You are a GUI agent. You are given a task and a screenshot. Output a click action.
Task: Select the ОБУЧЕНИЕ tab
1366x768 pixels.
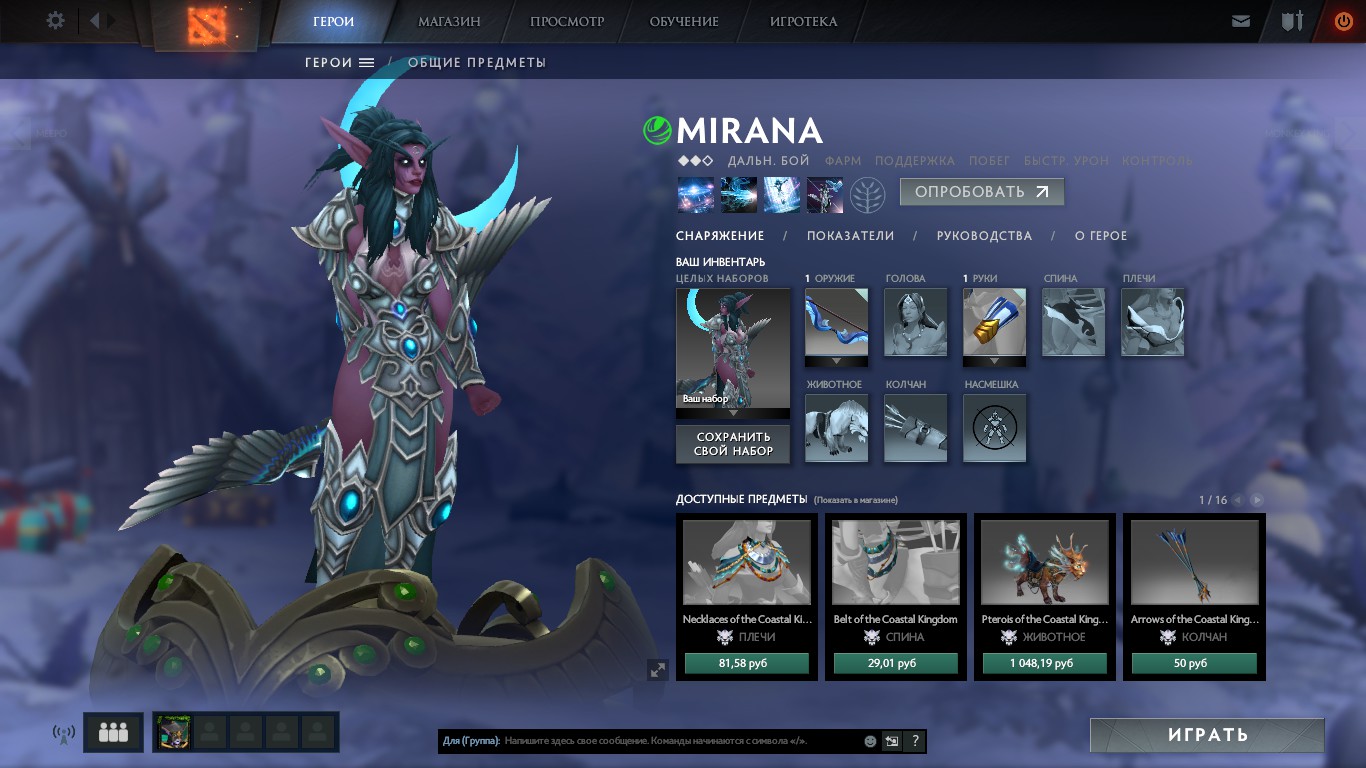tap(684, 21)
